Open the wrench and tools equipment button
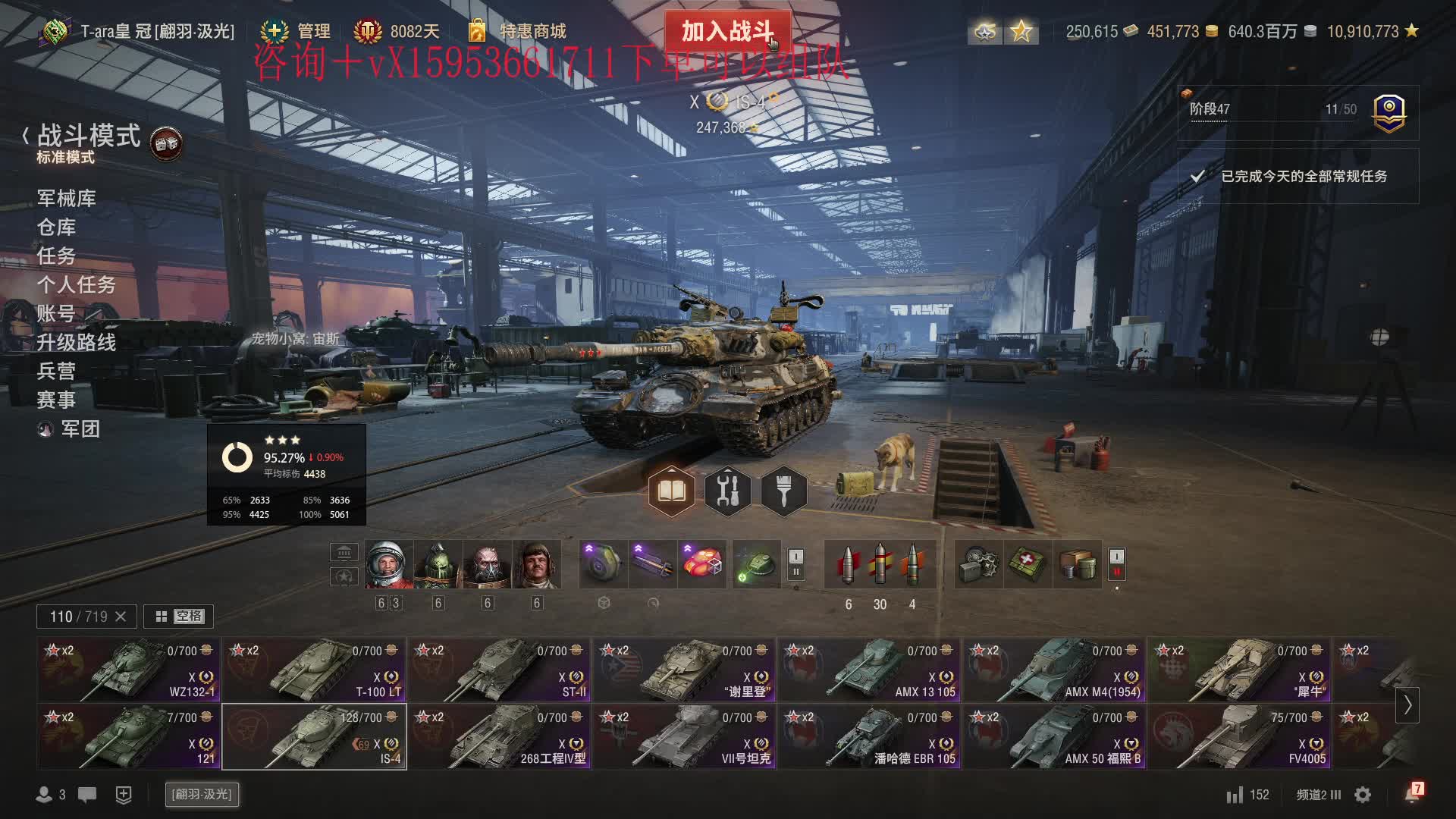The height and width of the screenshot is (819, 1456). (x=727, y=491)
